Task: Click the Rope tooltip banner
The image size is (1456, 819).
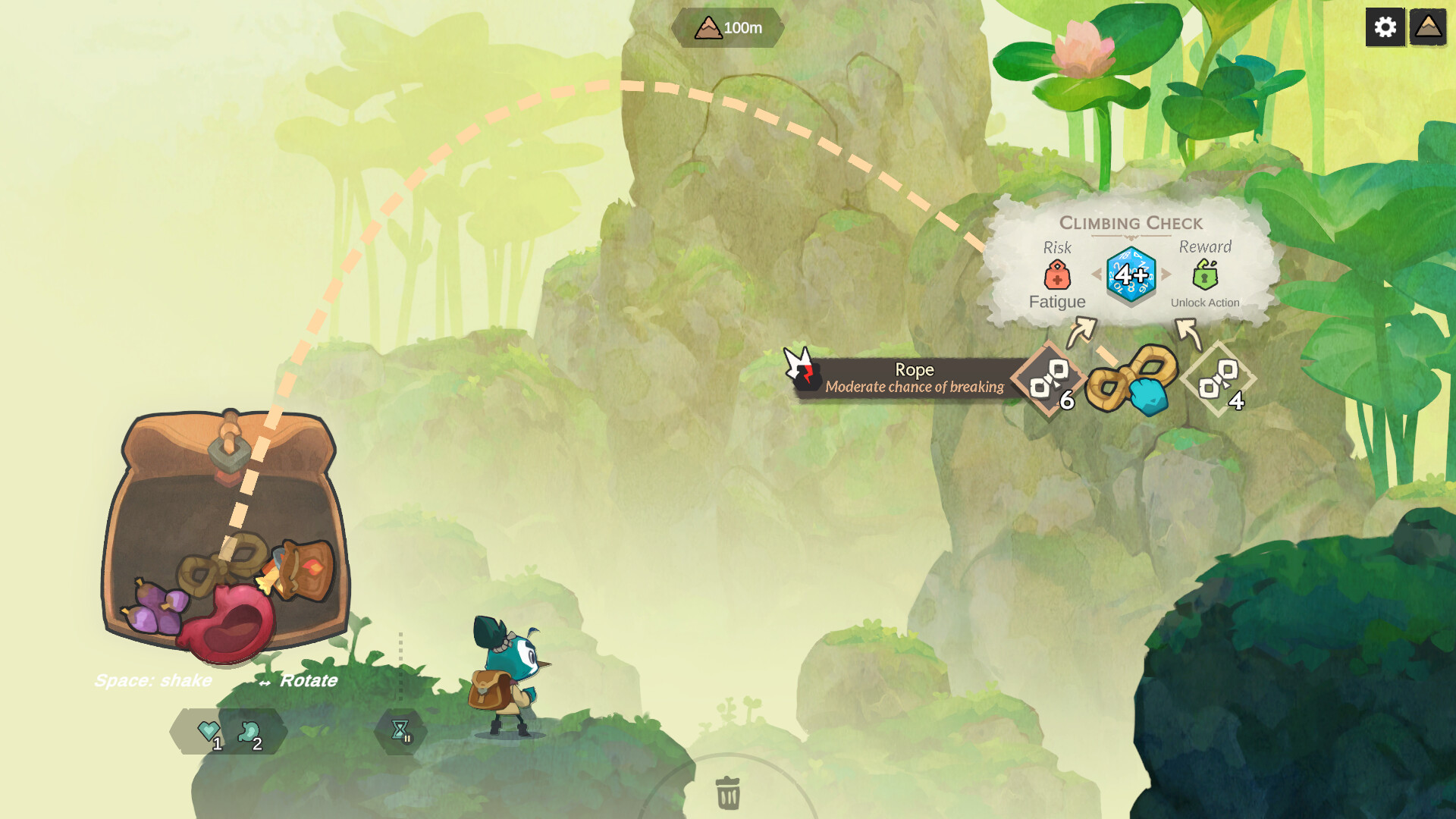Action: pos(914,378)
